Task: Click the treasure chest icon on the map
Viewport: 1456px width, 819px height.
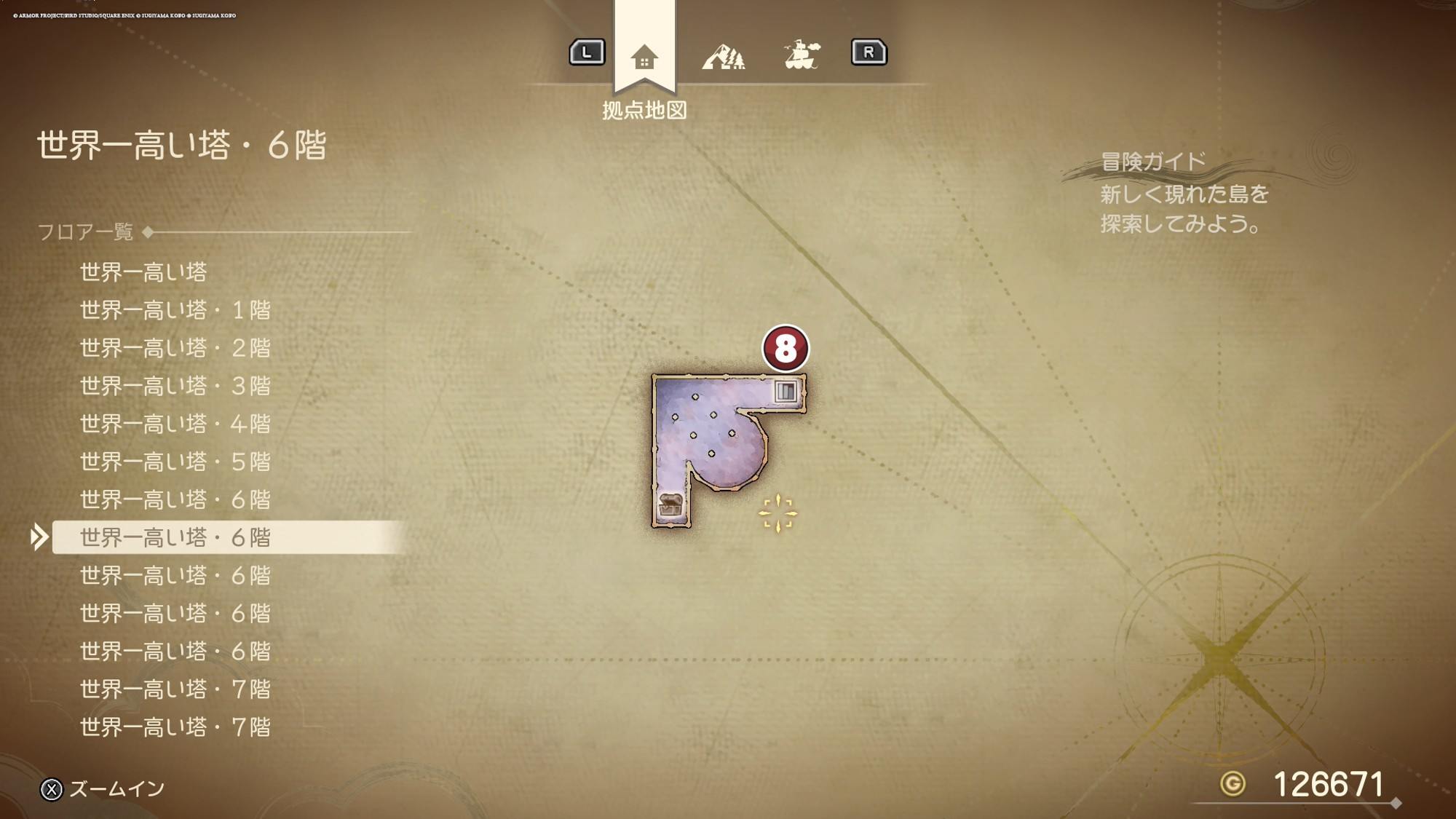Action: pos(670,505)
